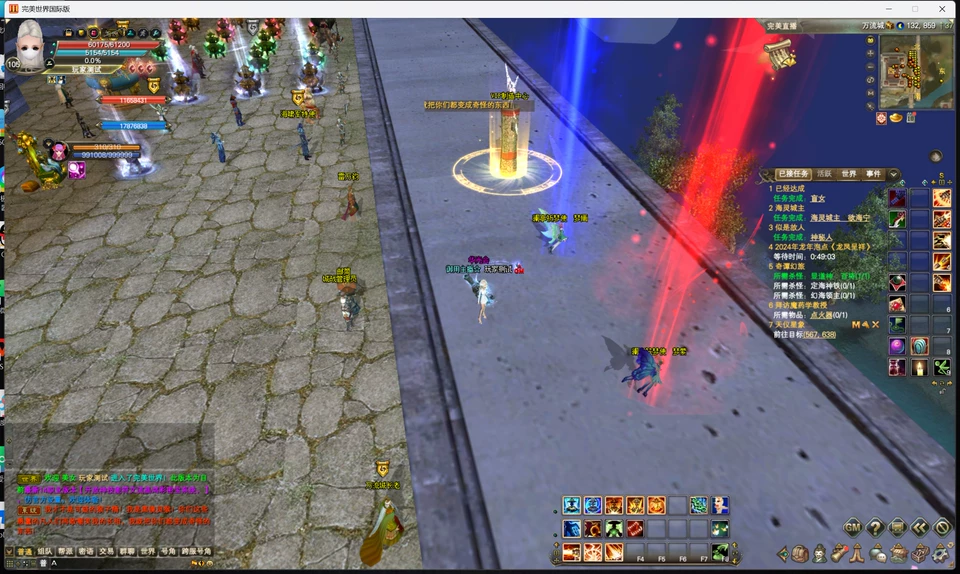Open the 活跃 tab in quest tracker

[824, 174]
